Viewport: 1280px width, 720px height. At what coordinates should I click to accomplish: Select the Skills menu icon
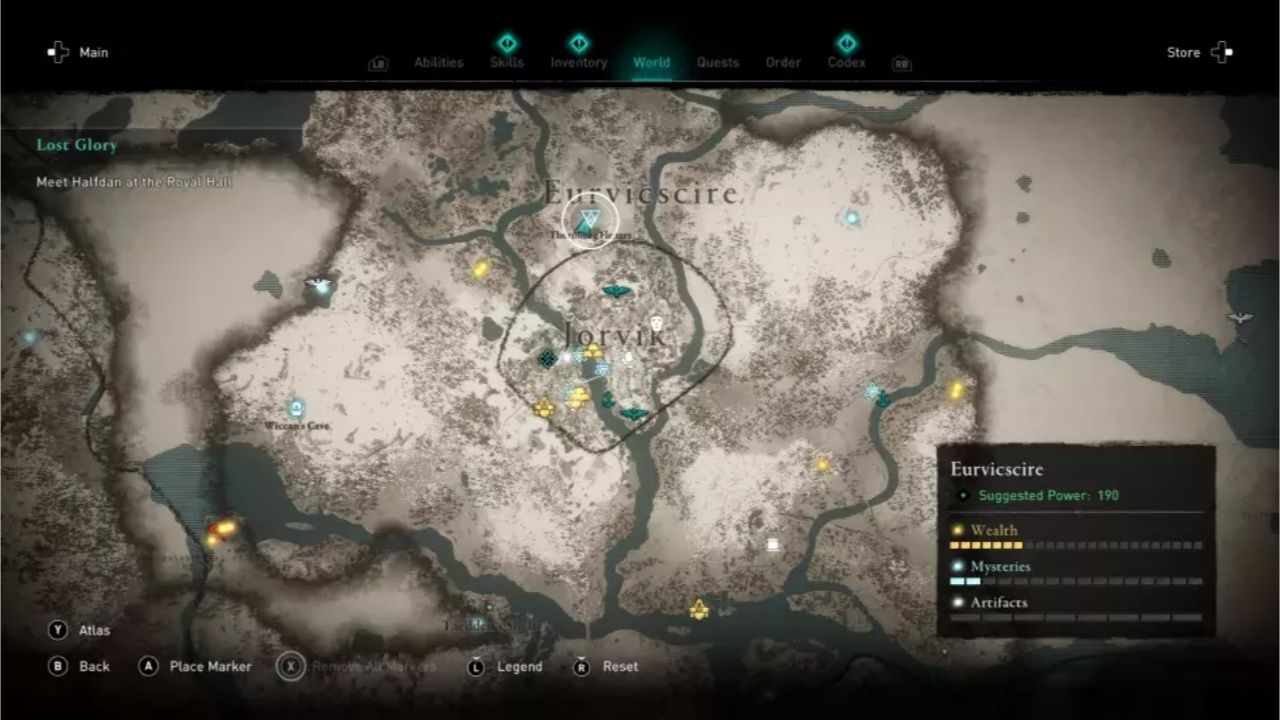point(506,45)
